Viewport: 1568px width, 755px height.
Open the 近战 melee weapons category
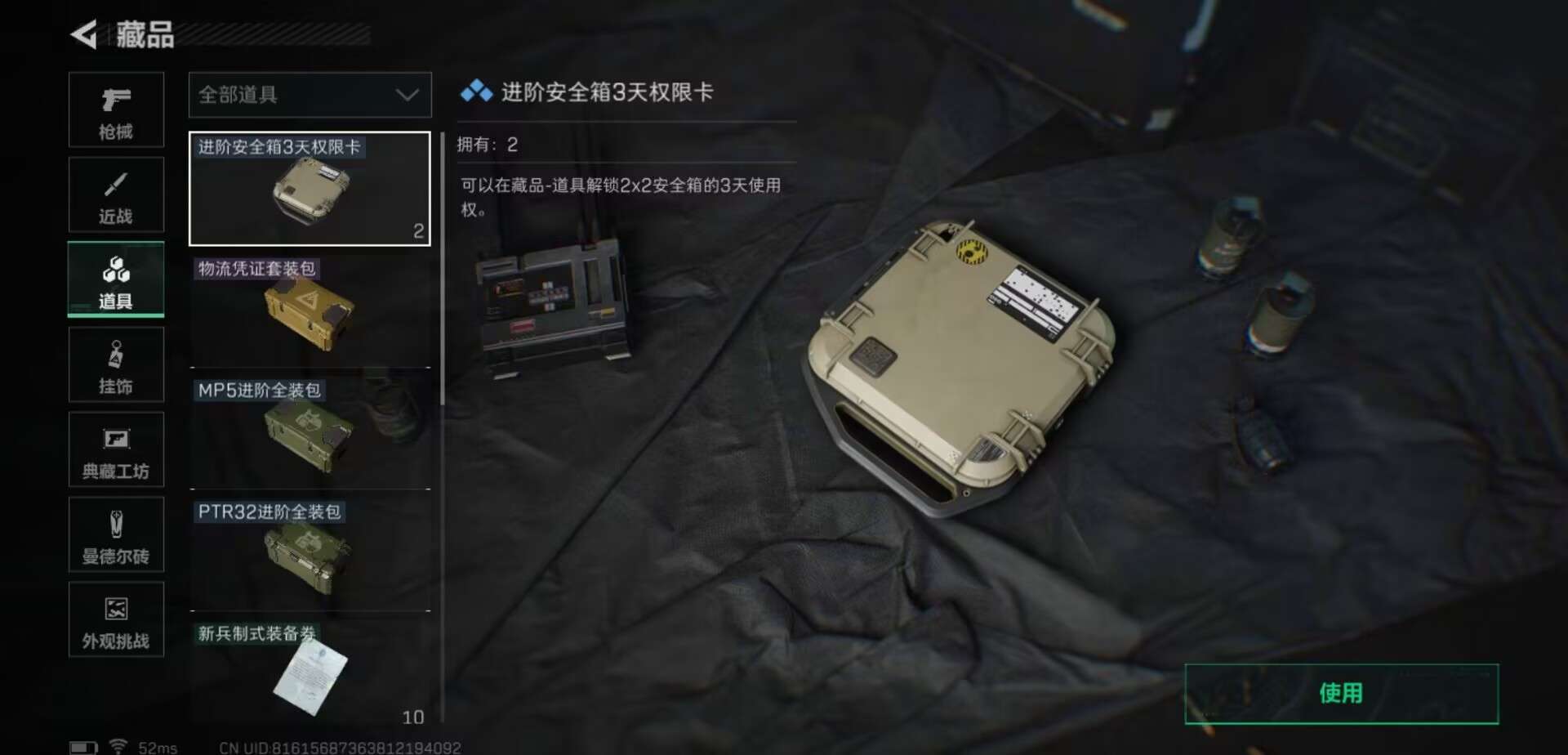[x=116, y=194]
